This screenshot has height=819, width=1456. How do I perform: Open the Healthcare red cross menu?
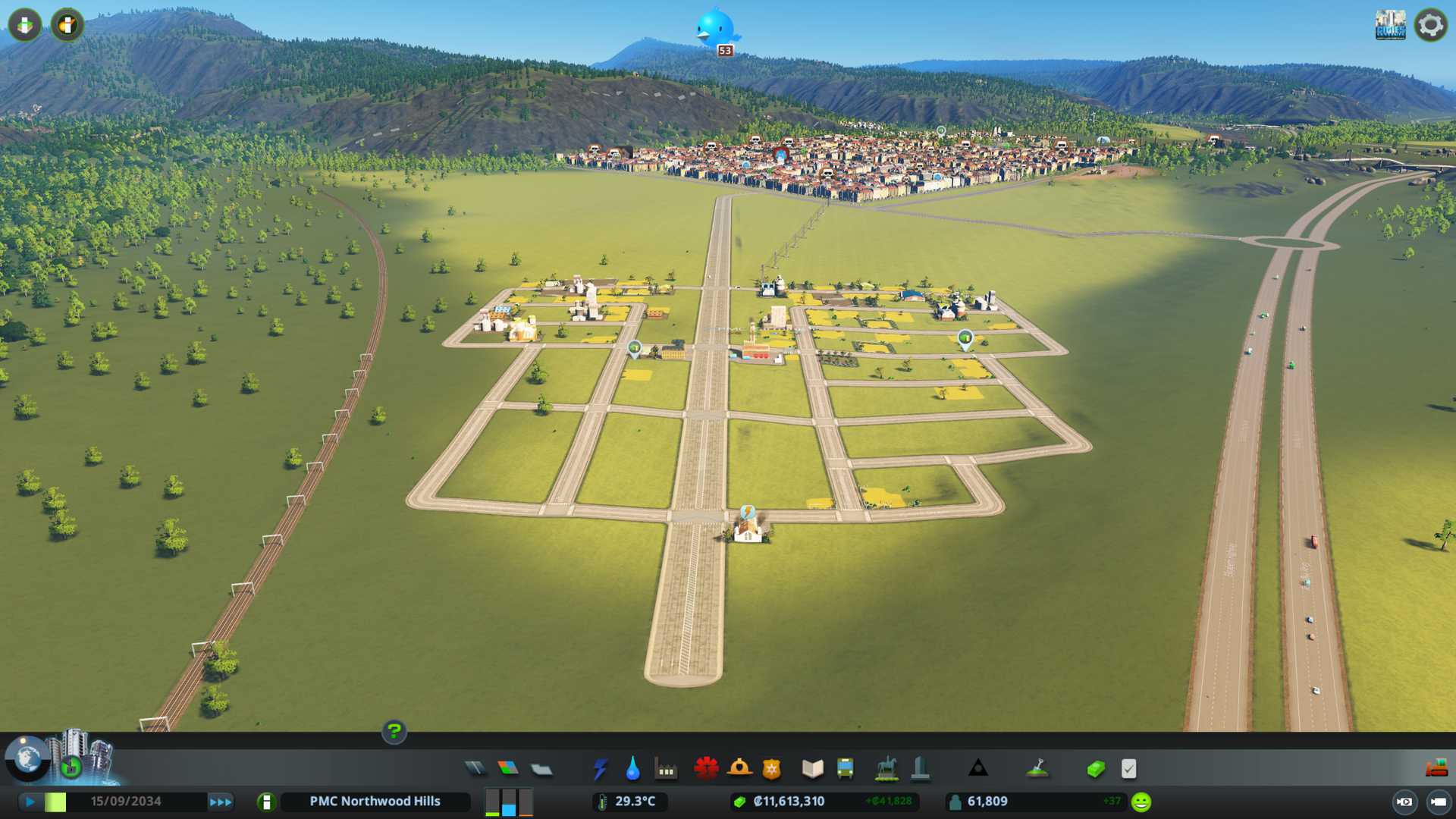[706, 769]
